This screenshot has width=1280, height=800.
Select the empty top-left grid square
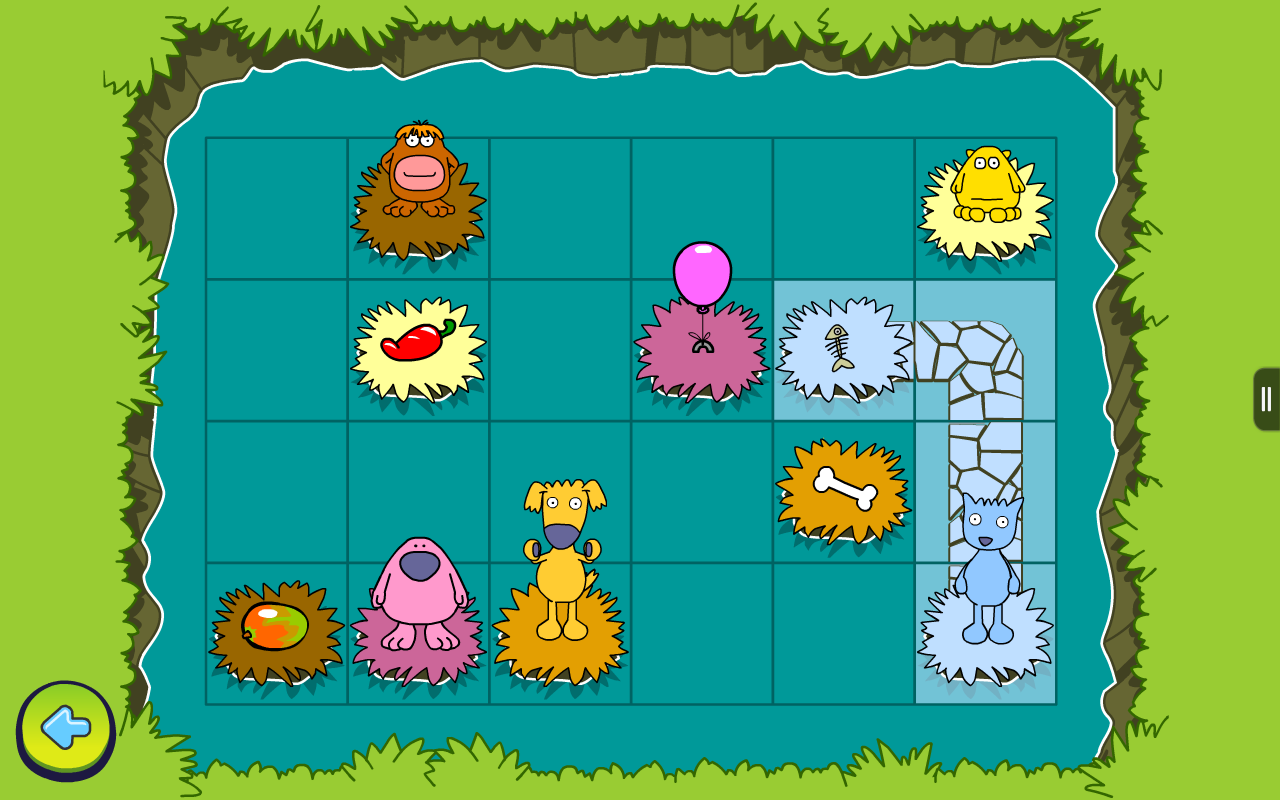[x=275, y=205]
